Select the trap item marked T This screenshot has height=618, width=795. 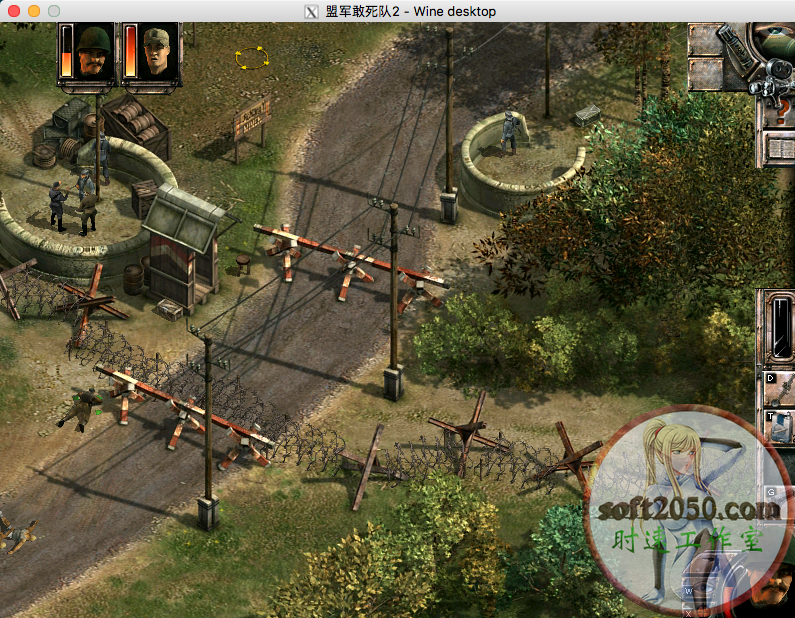point(779,424)
